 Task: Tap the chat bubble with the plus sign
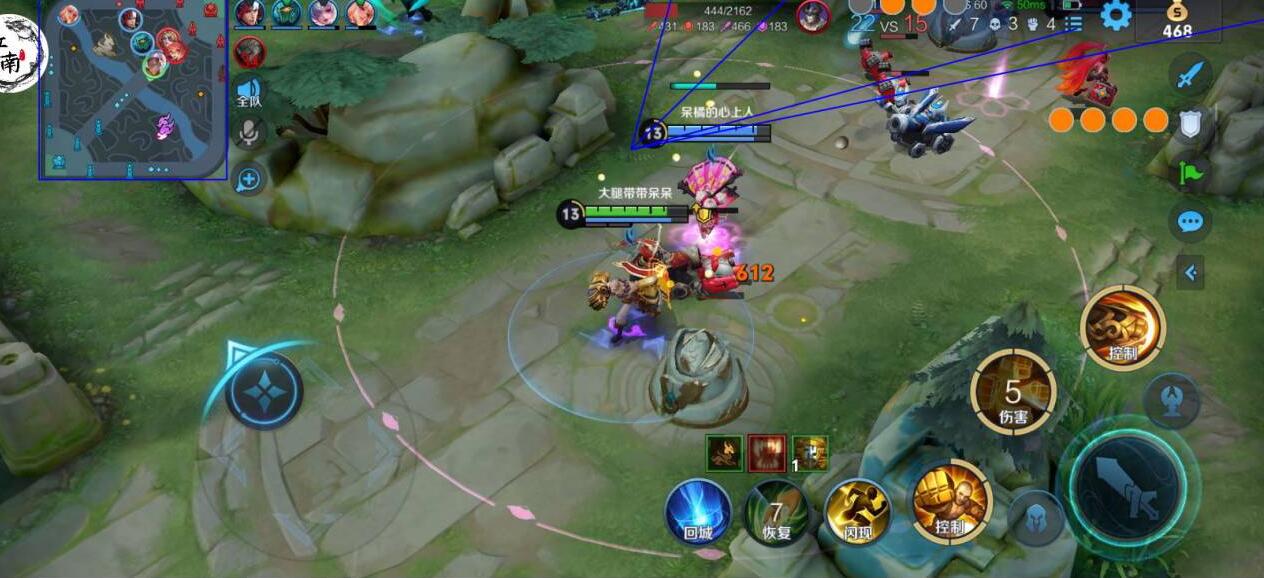click(x=249, y=180)
